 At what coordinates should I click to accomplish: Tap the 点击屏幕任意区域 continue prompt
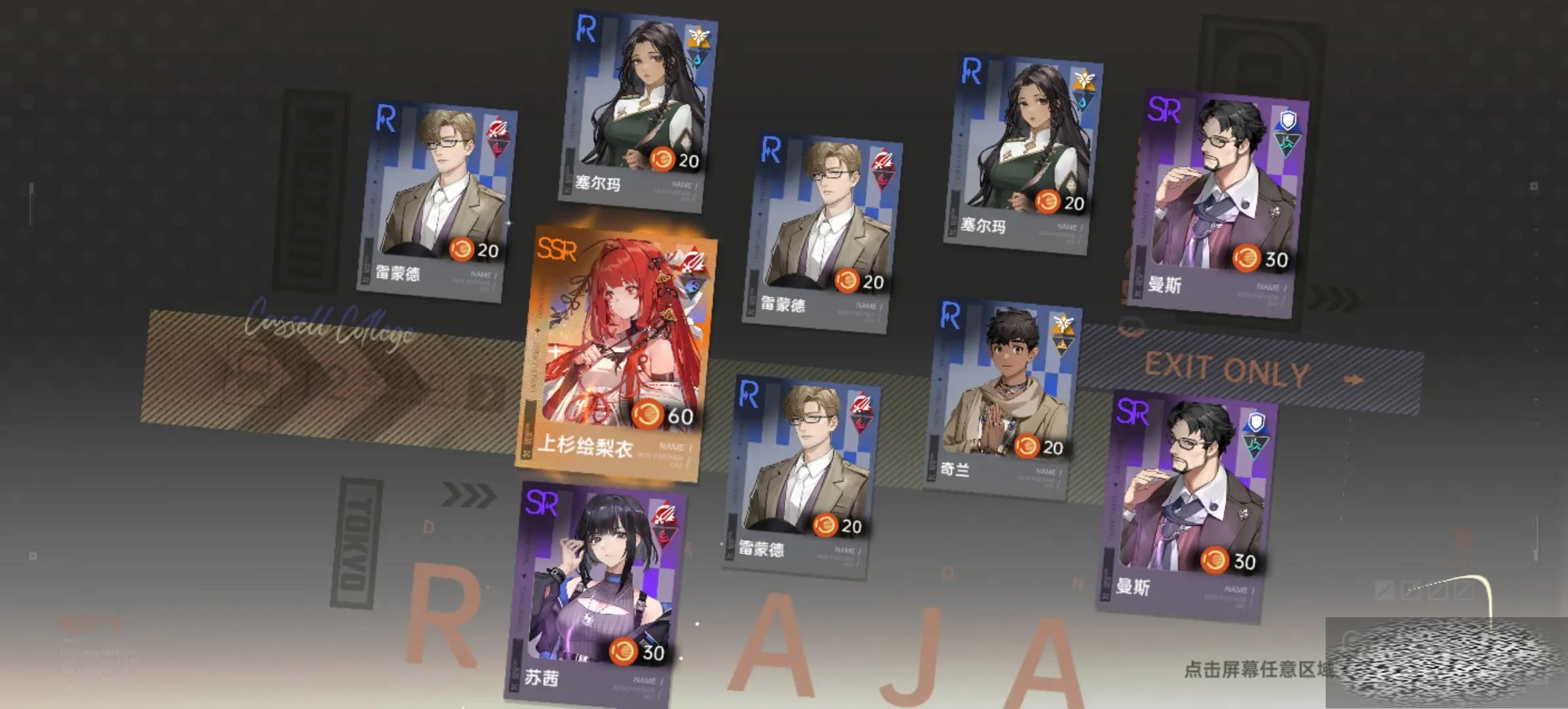(1257, 669)
